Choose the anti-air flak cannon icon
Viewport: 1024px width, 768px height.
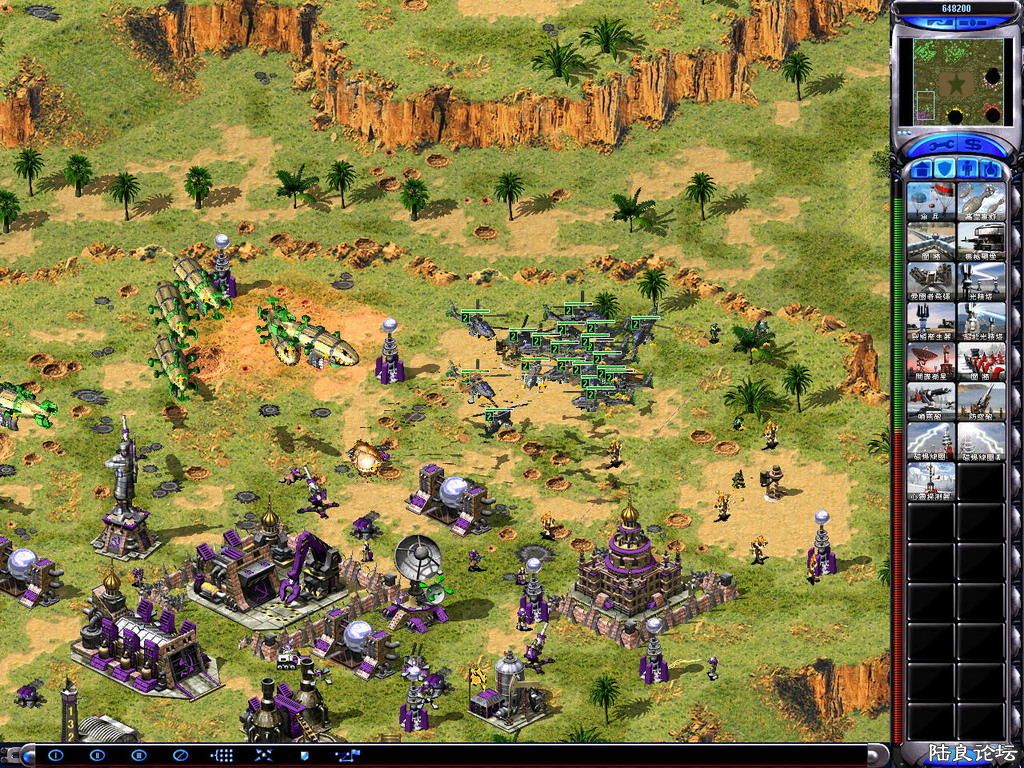pos(981,401)
